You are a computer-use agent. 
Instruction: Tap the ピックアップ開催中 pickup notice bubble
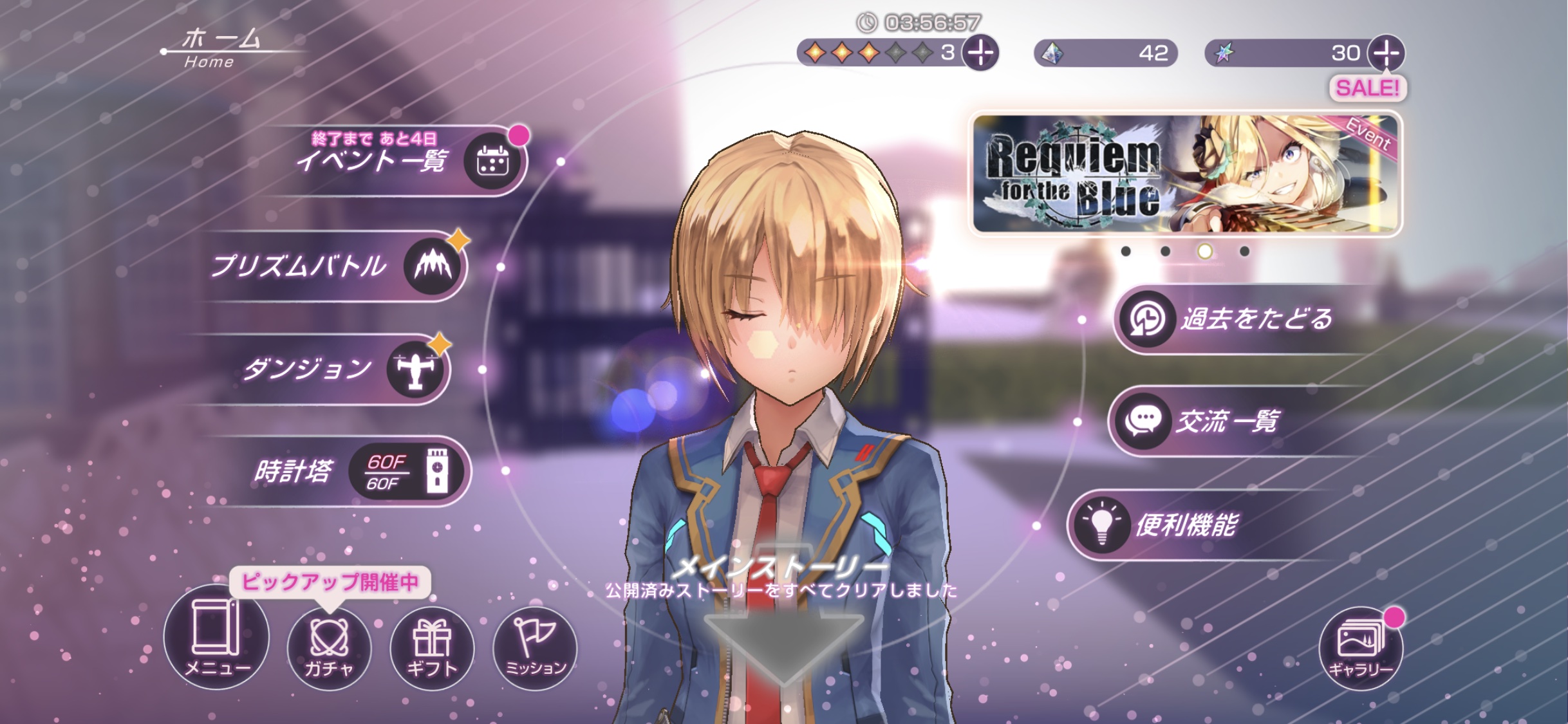[330, 582]
